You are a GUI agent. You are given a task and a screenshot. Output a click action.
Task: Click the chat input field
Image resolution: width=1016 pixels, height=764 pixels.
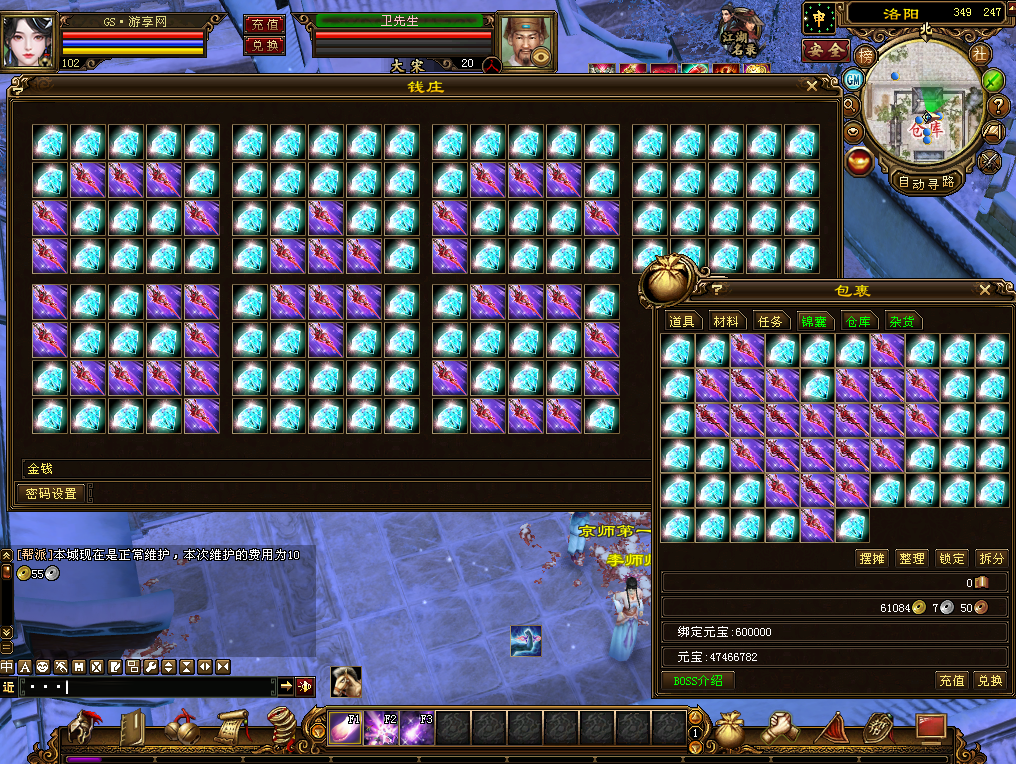pos(150,687)
